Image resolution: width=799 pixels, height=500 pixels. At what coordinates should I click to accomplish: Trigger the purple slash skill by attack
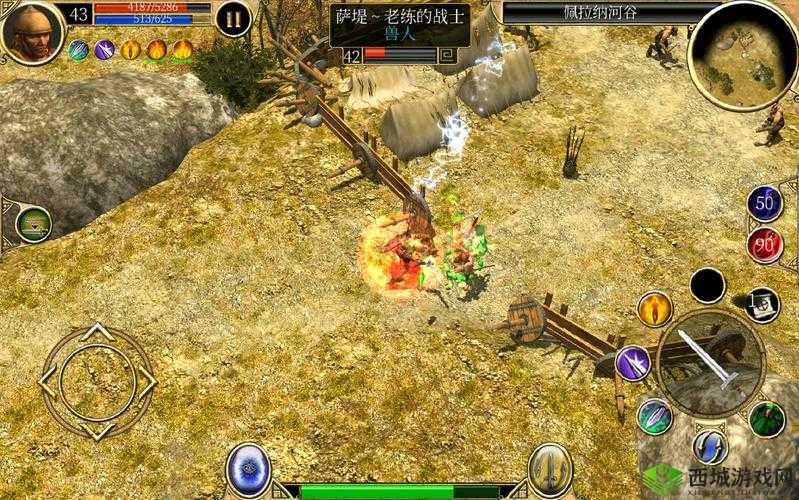click(x=632, y=362)
